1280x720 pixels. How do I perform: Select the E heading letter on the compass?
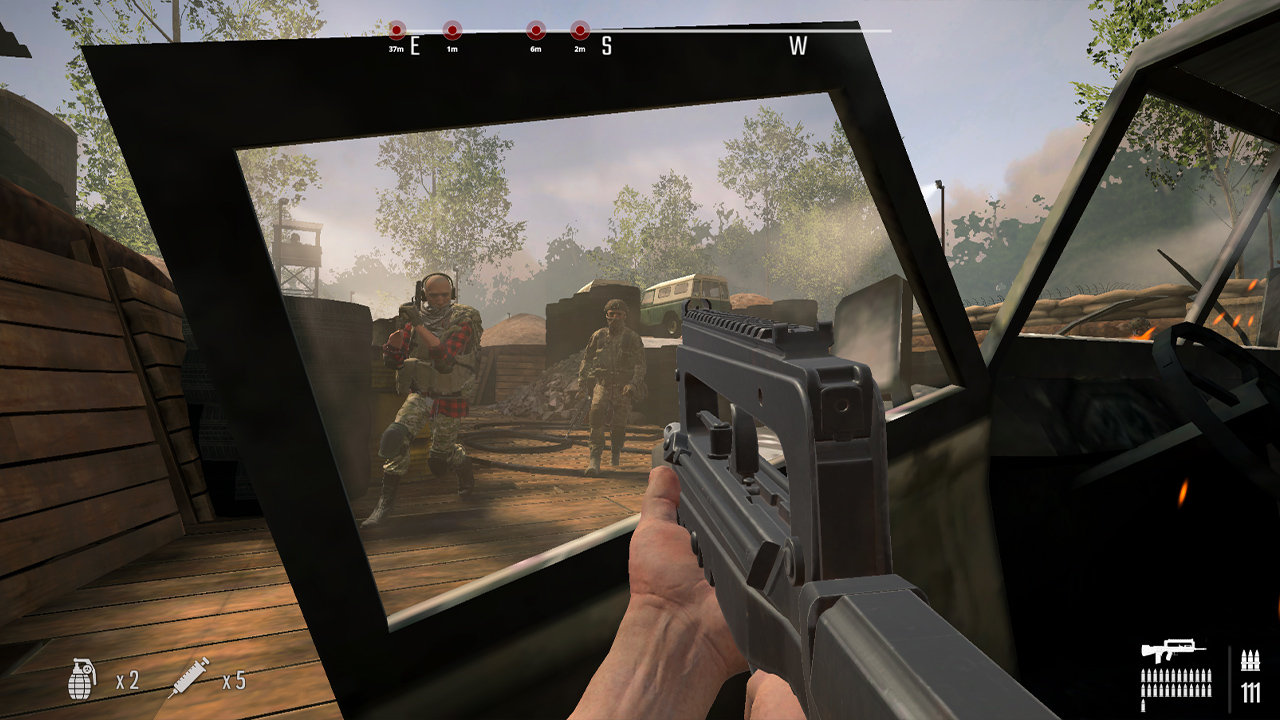(413, 45)
